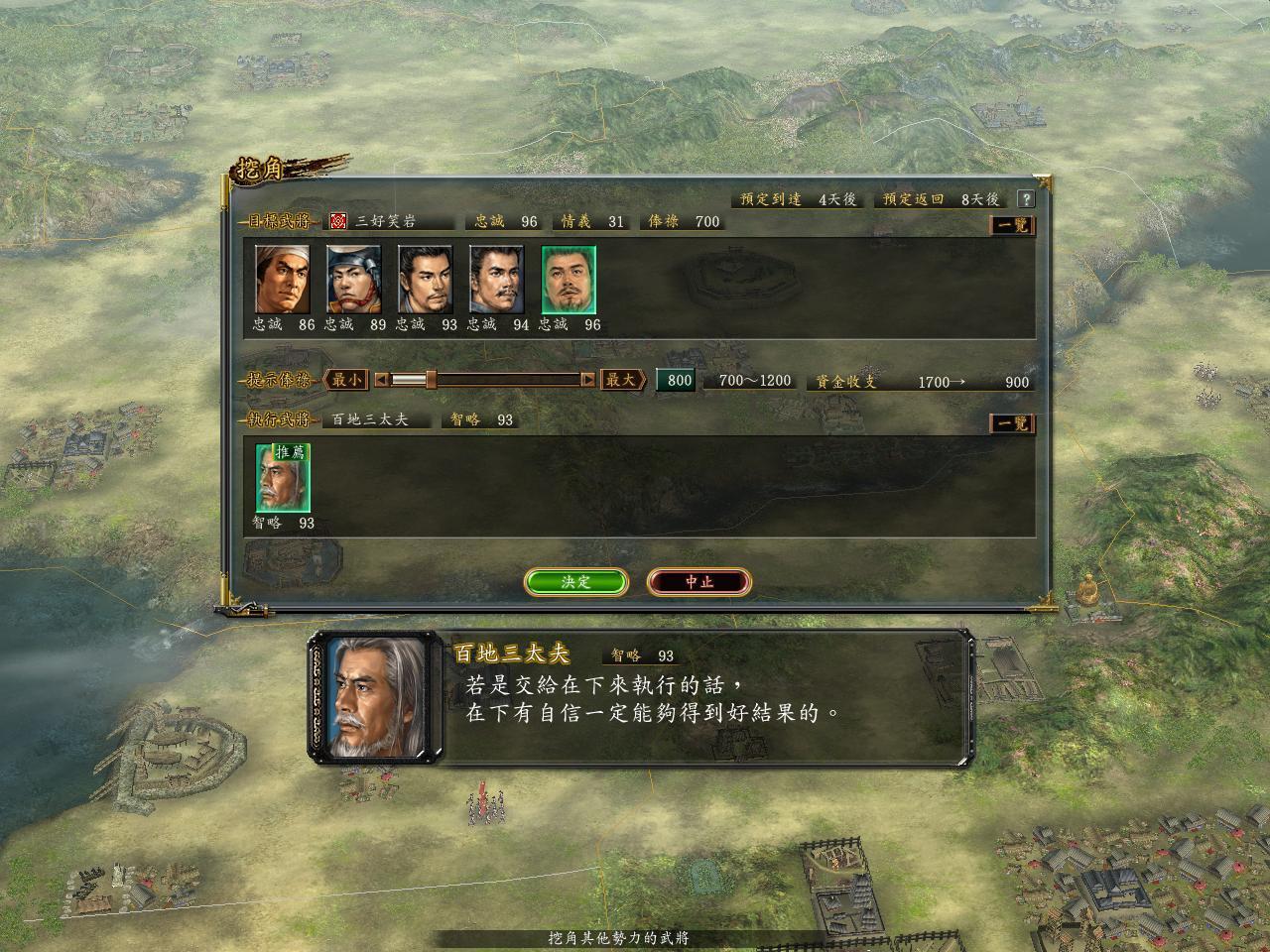This screenshot has width=1270, height=952.
Task: Open the target officer 一覽 list
Action: tap(1013, 225)
